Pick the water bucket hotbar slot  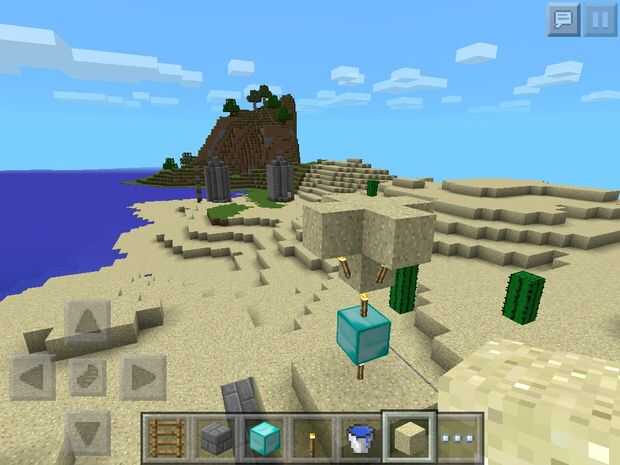360,438
